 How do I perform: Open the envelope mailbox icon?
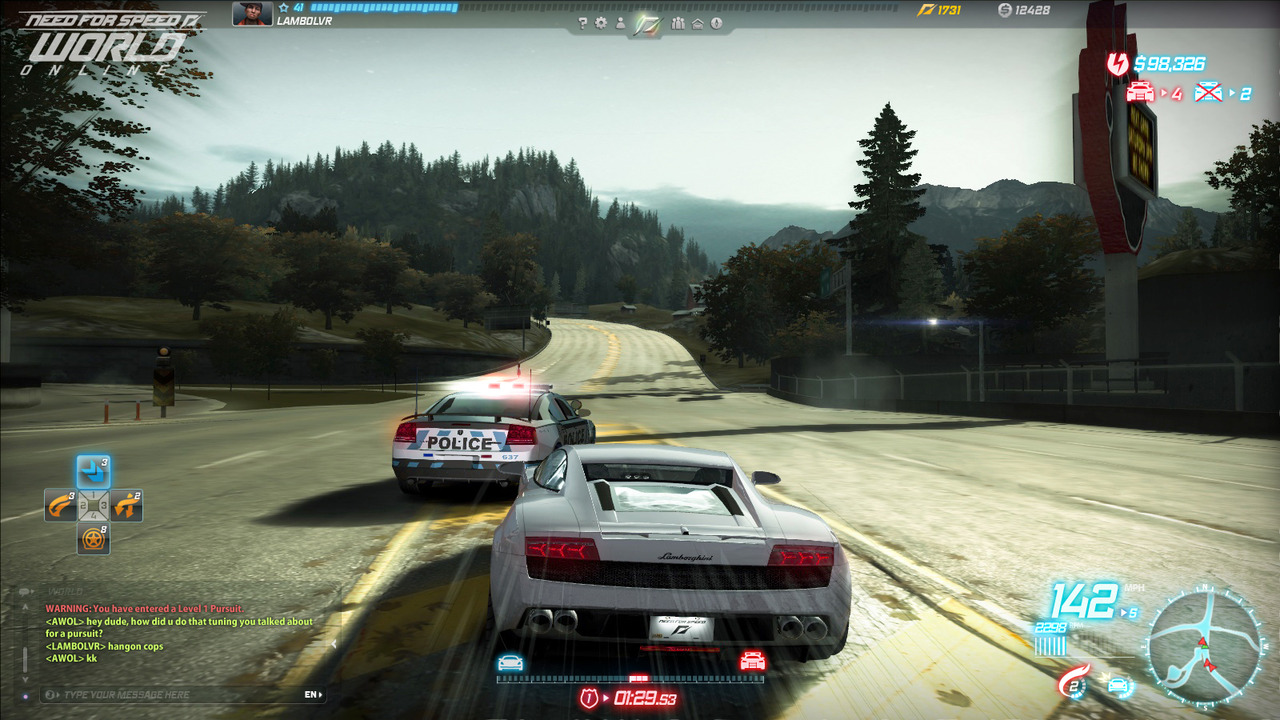(x=698, y=23)
